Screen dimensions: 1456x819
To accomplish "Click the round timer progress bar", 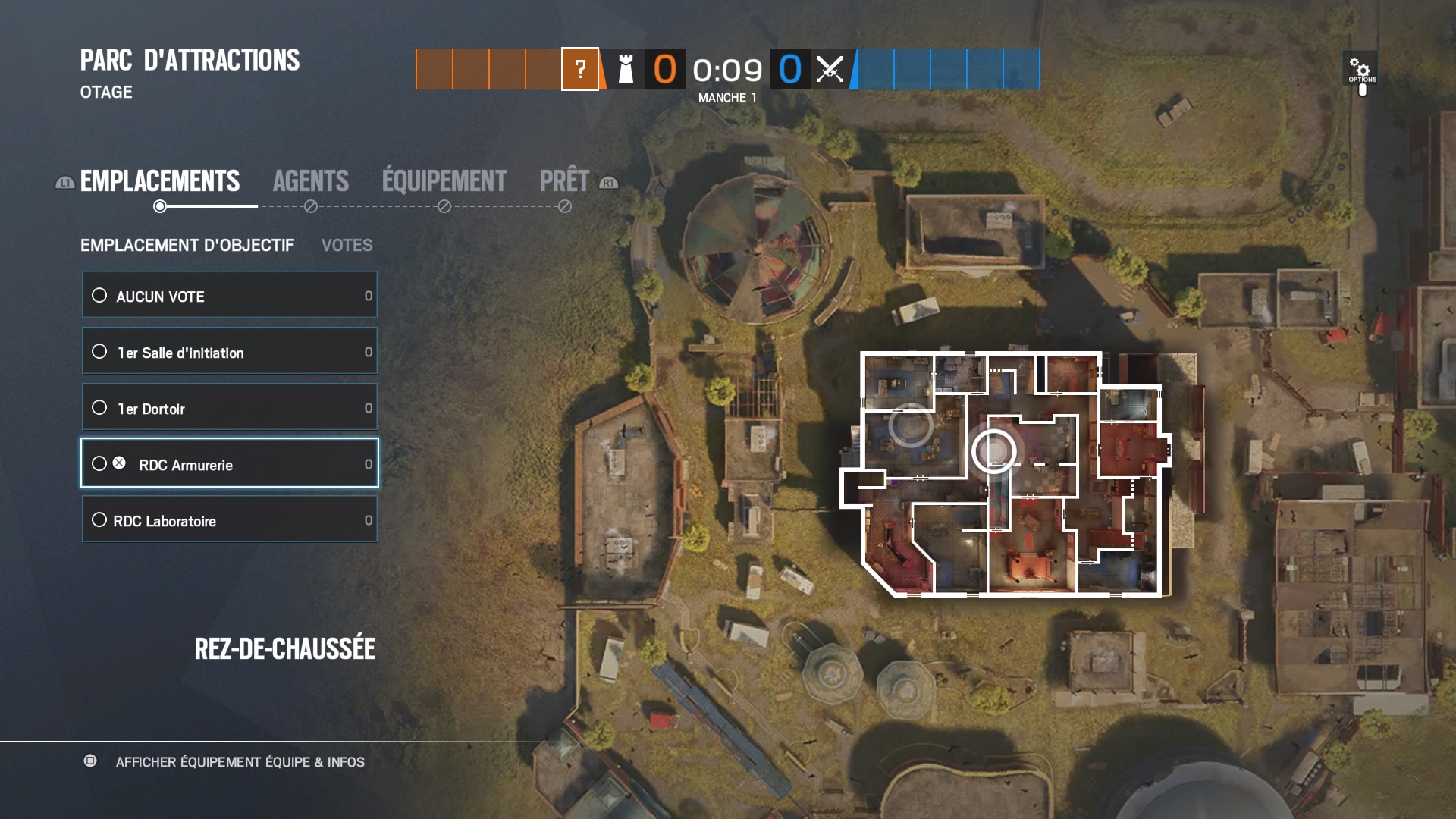I will [728, 71].
